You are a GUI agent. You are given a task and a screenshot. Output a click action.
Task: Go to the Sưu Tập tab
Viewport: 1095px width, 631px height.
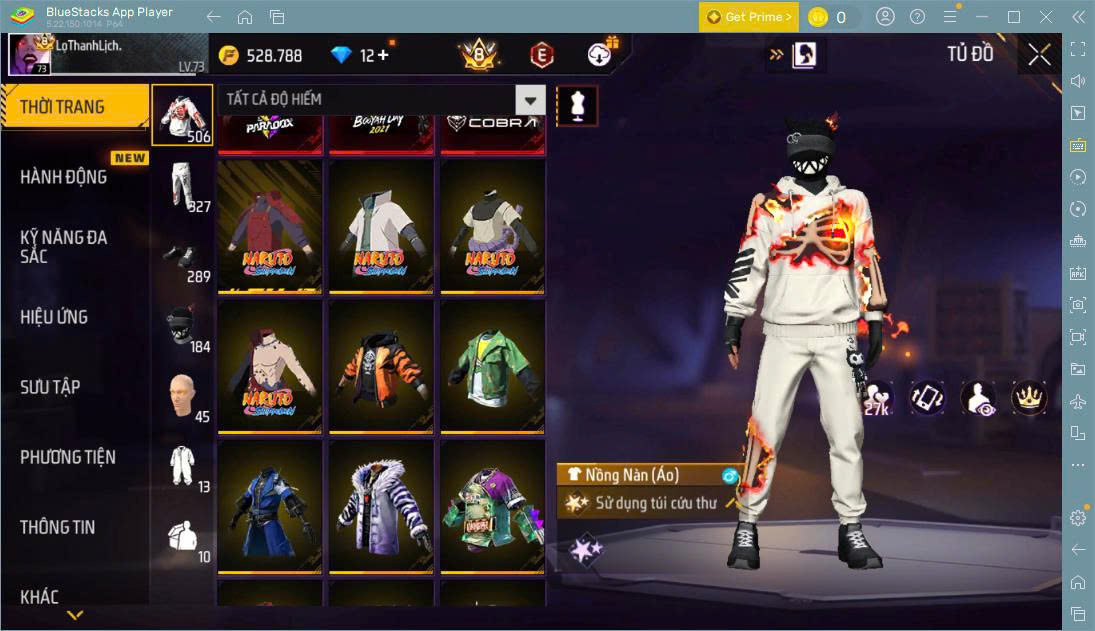50,387
